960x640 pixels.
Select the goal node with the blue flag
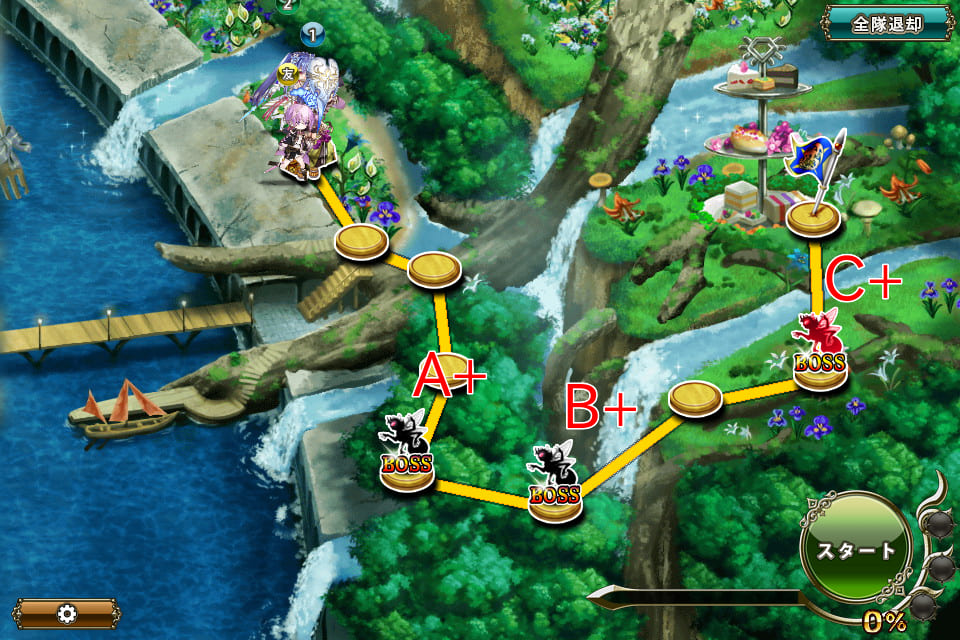pyautogui.click(x=812, y=217)
